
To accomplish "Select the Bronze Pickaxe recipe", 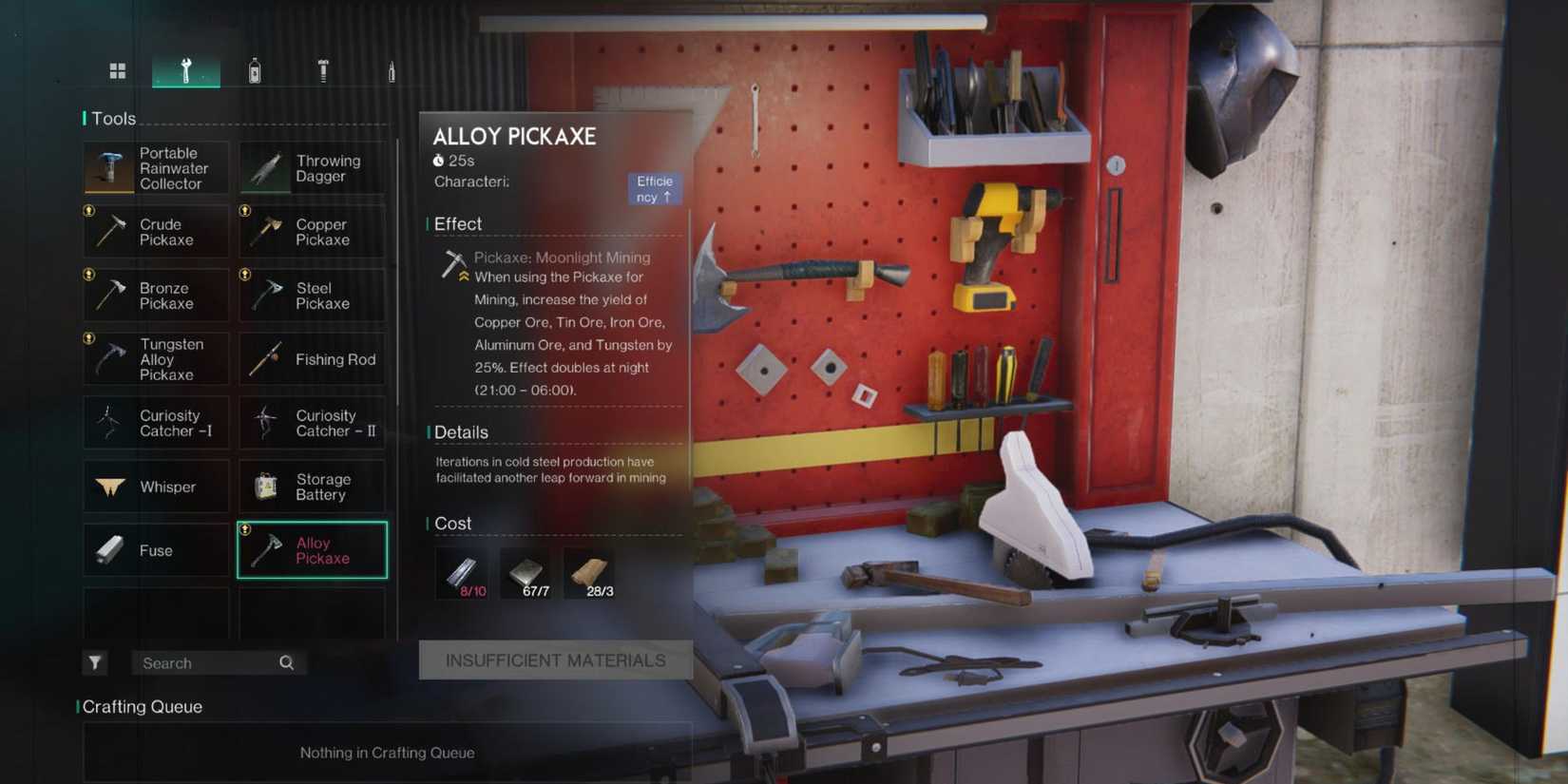I will click(x=156, y=296).
